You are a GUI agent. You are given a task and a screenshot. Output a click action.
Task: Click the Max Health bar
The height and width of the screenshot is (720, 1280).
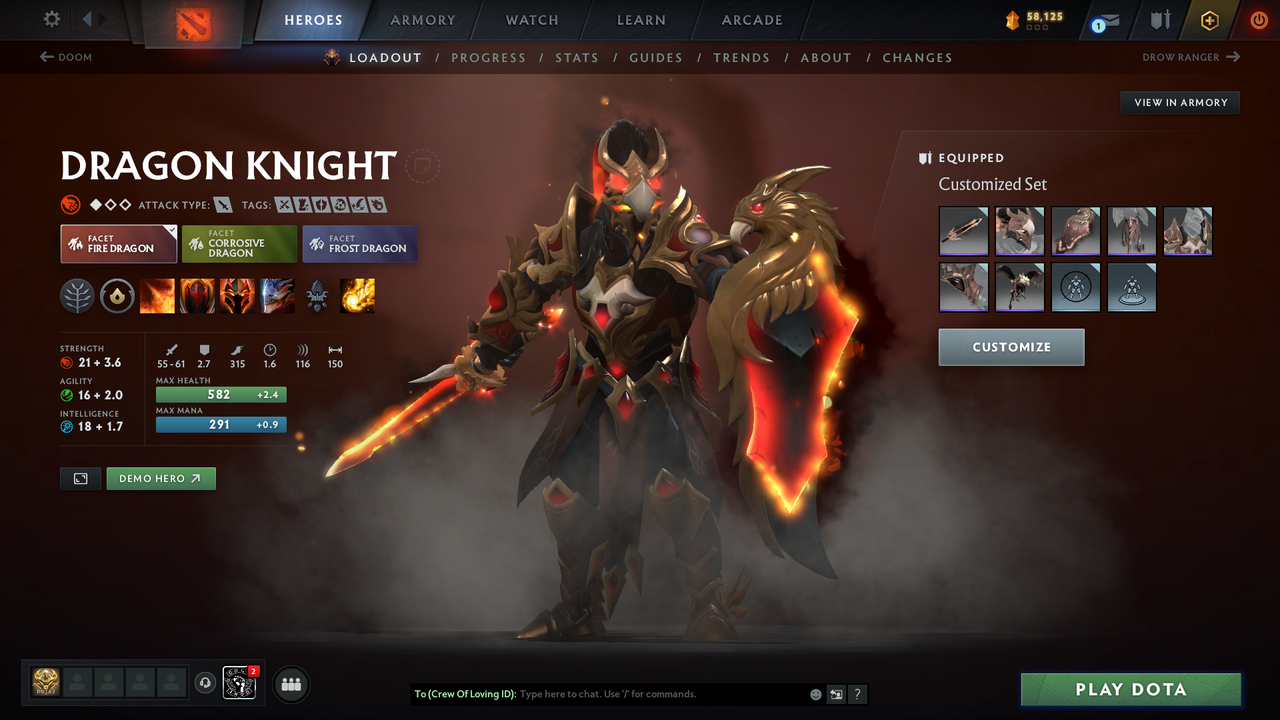220,394
